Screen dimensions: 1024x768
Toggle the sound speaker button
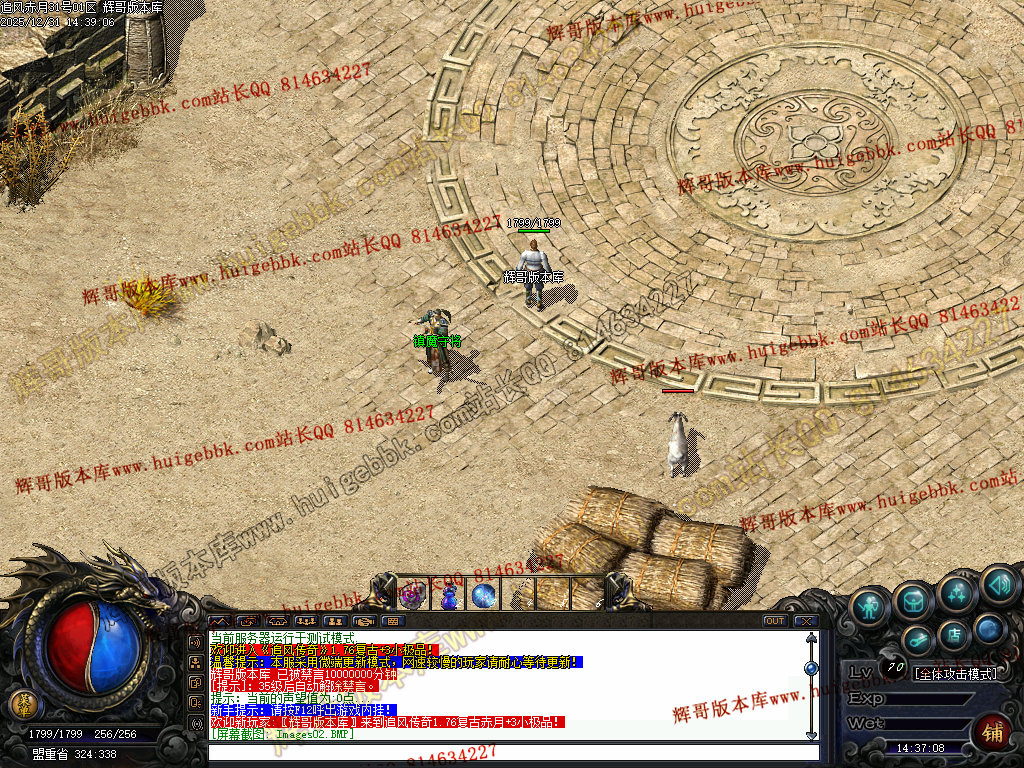999,584
